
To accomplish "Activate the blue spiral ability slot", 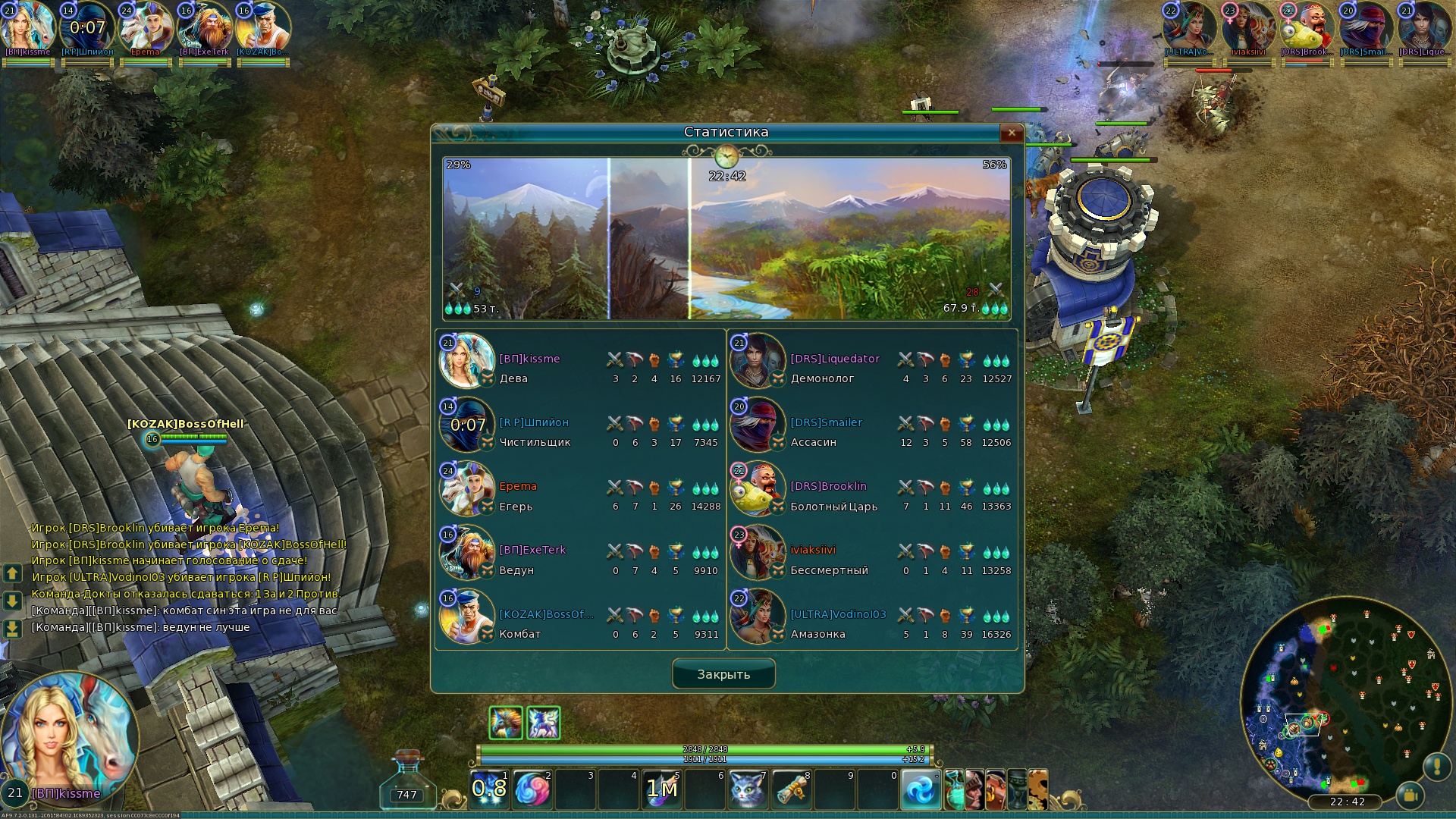I will tap(921, 789).
